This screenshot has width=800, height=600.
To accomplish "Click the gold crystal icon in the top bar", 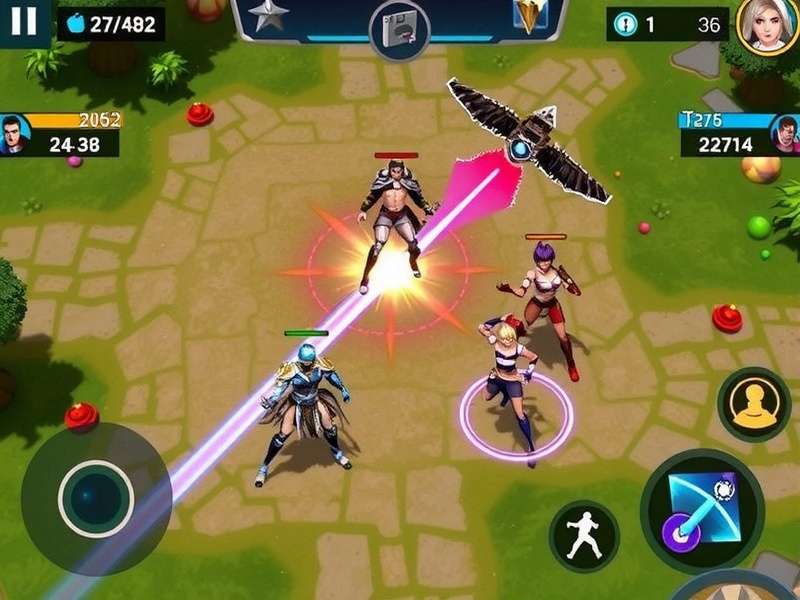I will click(x=527, y=16).
